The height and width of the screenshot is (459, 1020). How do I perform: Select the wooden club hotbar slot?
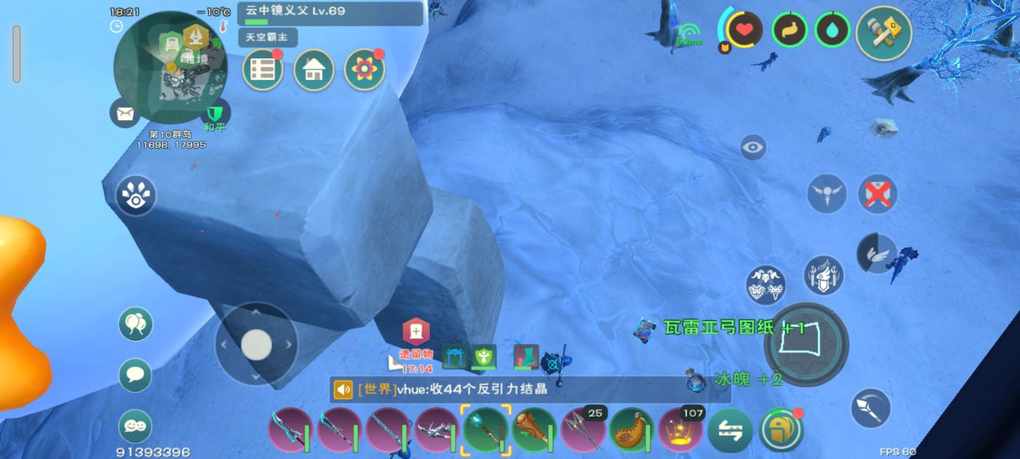[x=534, y=430]
